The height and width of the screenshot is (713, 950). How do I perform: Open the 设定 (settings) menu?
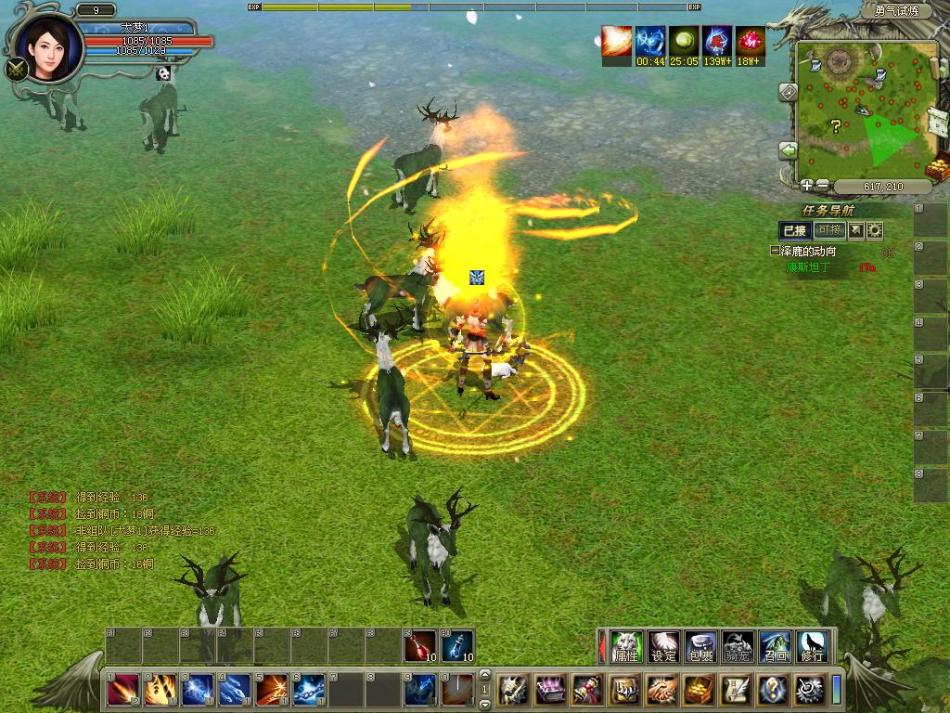pos(663,646)
